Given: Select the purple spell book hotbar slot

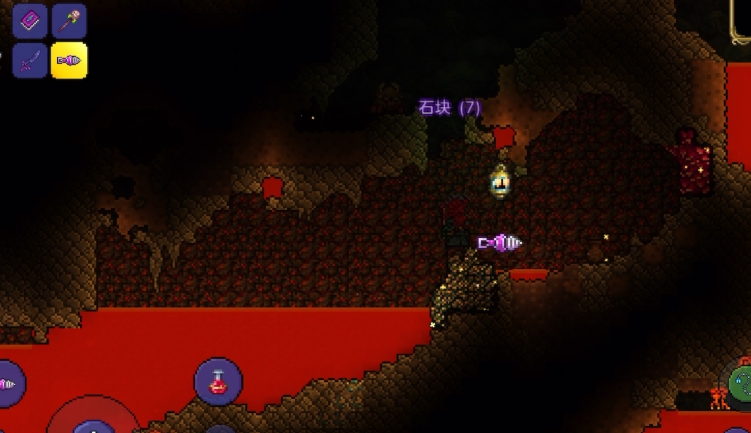Looking at the screenshot, I should point(30,21).
